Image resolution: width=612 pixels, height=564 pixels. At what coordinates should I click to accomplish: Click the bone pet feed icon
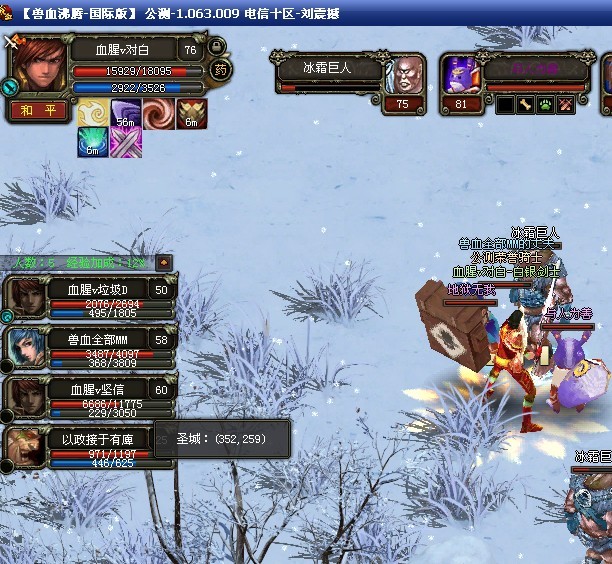526,104
